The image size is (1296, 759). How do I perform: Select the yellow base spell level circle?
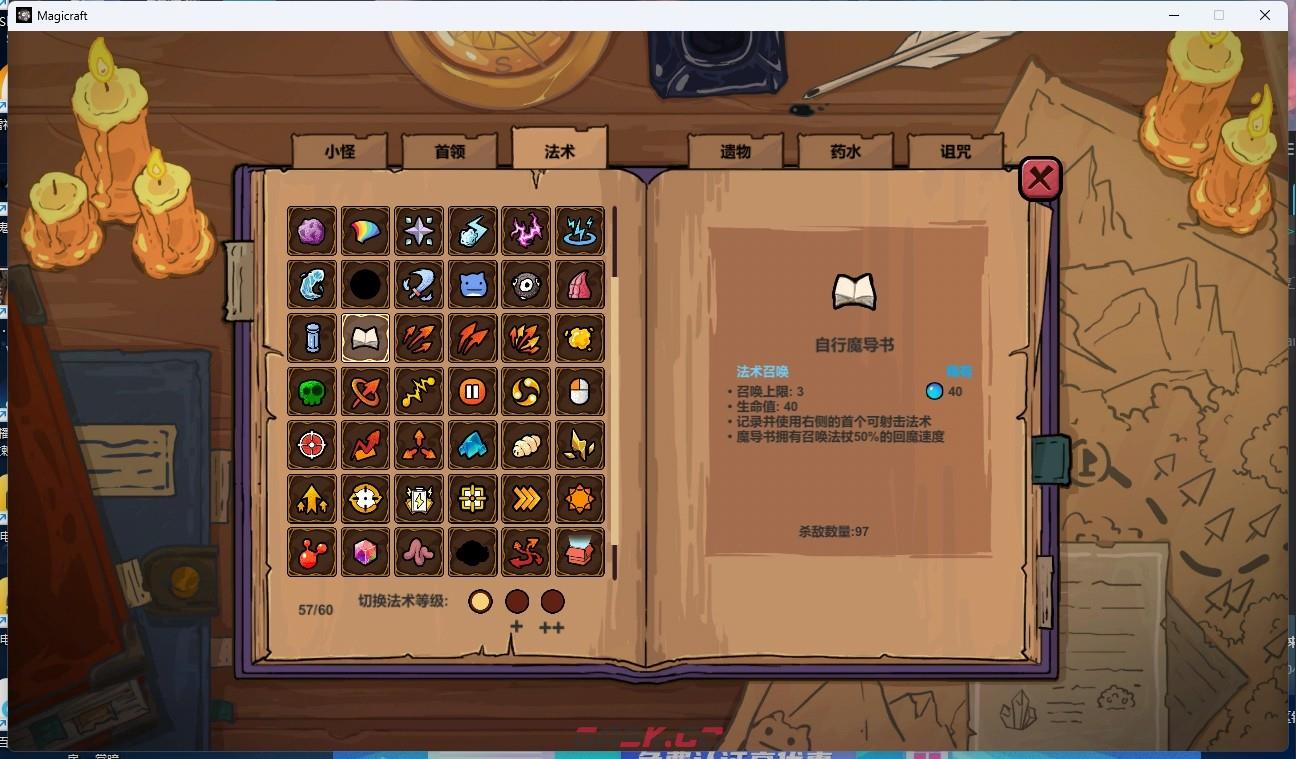(x=480, y=601)
